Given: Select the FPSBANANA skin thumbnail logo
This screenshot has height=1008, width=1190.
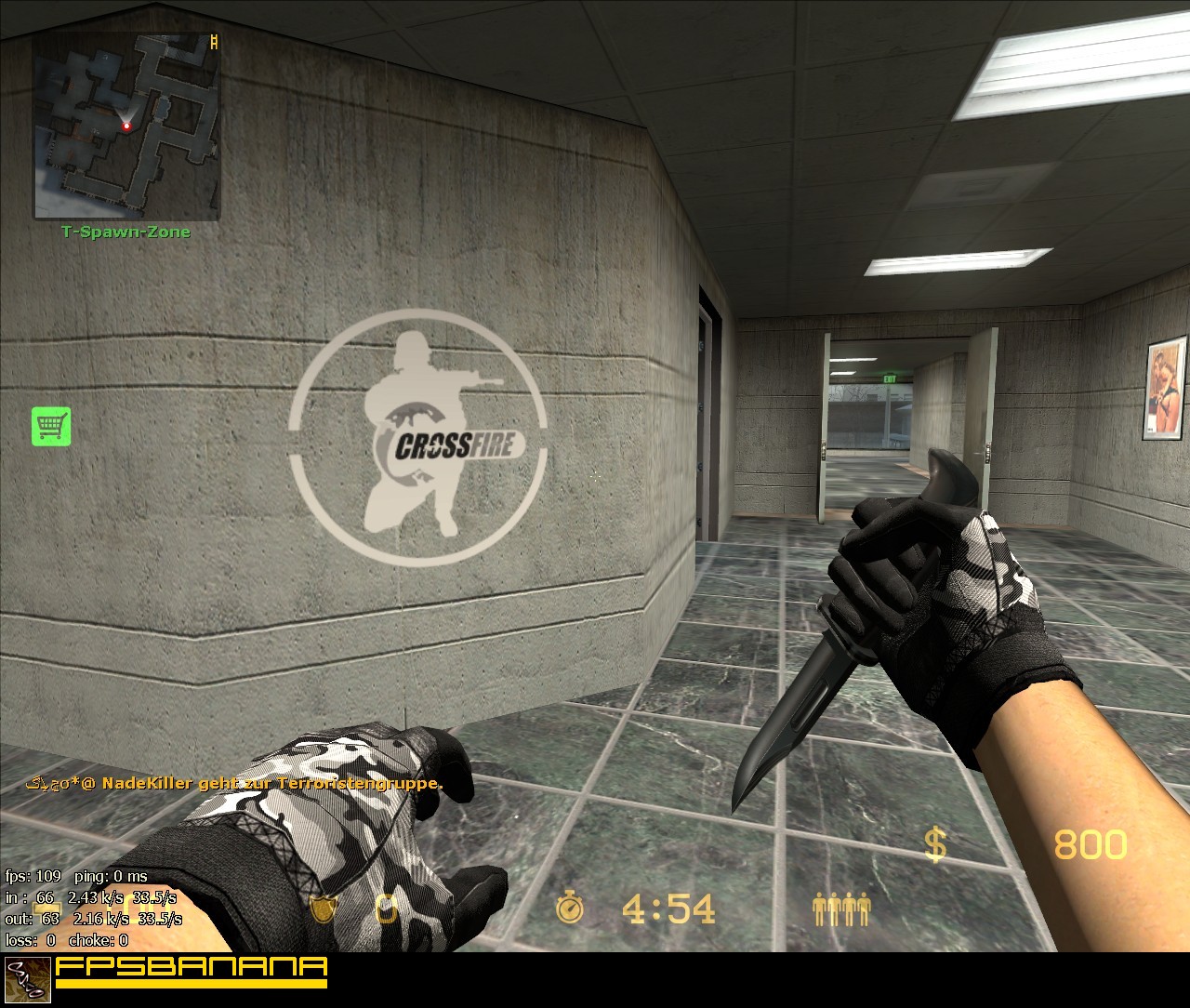Looking at the screenshot, I should (x=28, y=980).
